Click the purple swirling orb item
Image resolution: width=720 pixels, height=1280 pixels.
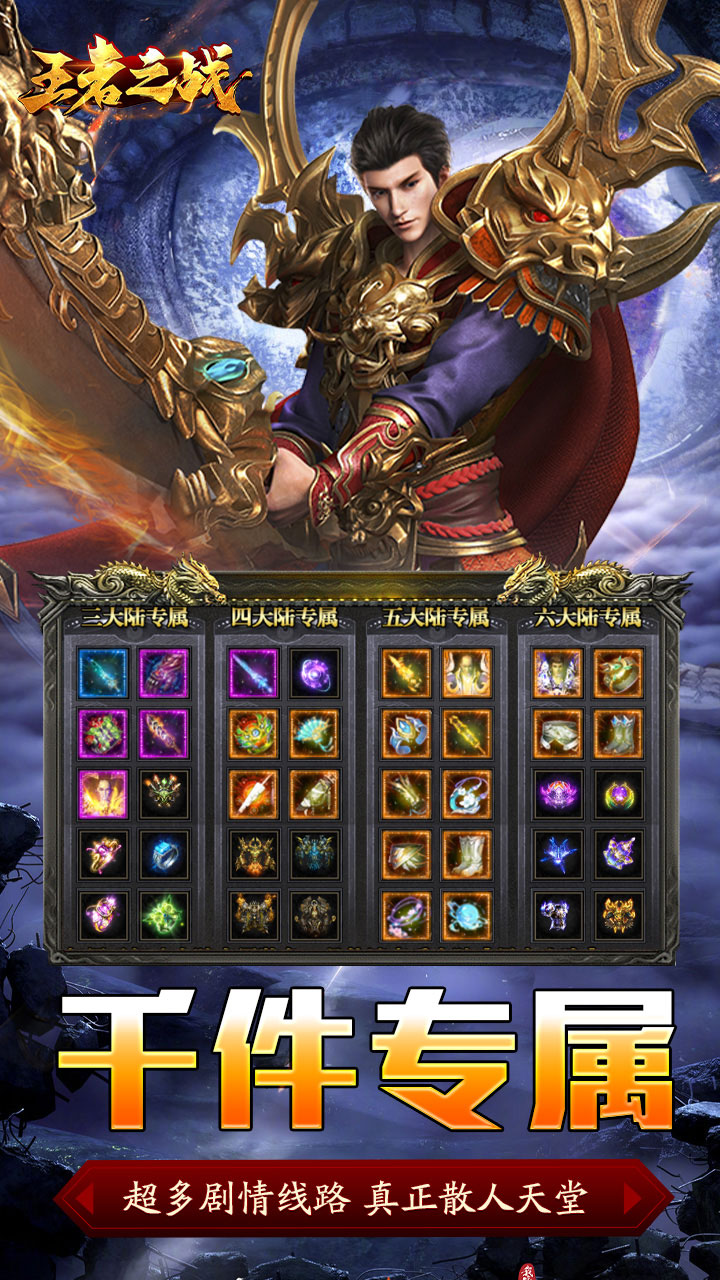[x=315, y=673]
